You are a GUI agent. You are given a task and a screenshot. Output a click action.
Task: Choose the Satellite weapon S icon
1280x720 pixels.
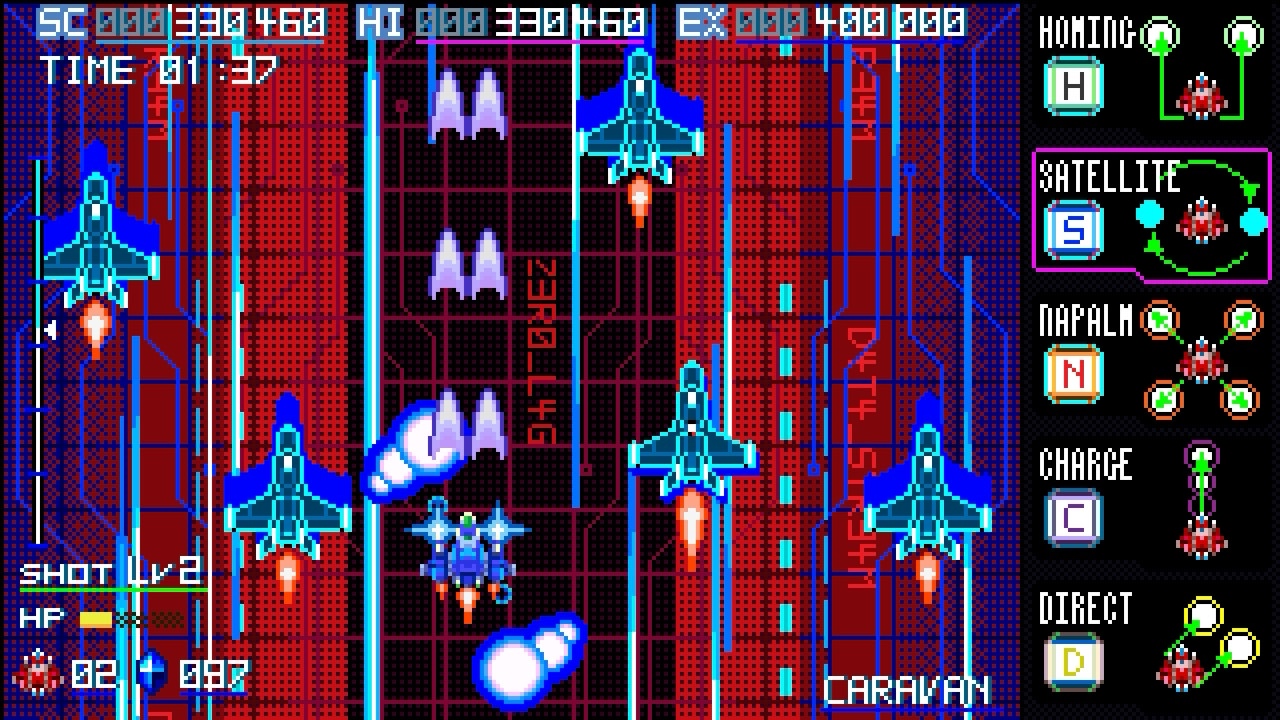pos(1073,230)
